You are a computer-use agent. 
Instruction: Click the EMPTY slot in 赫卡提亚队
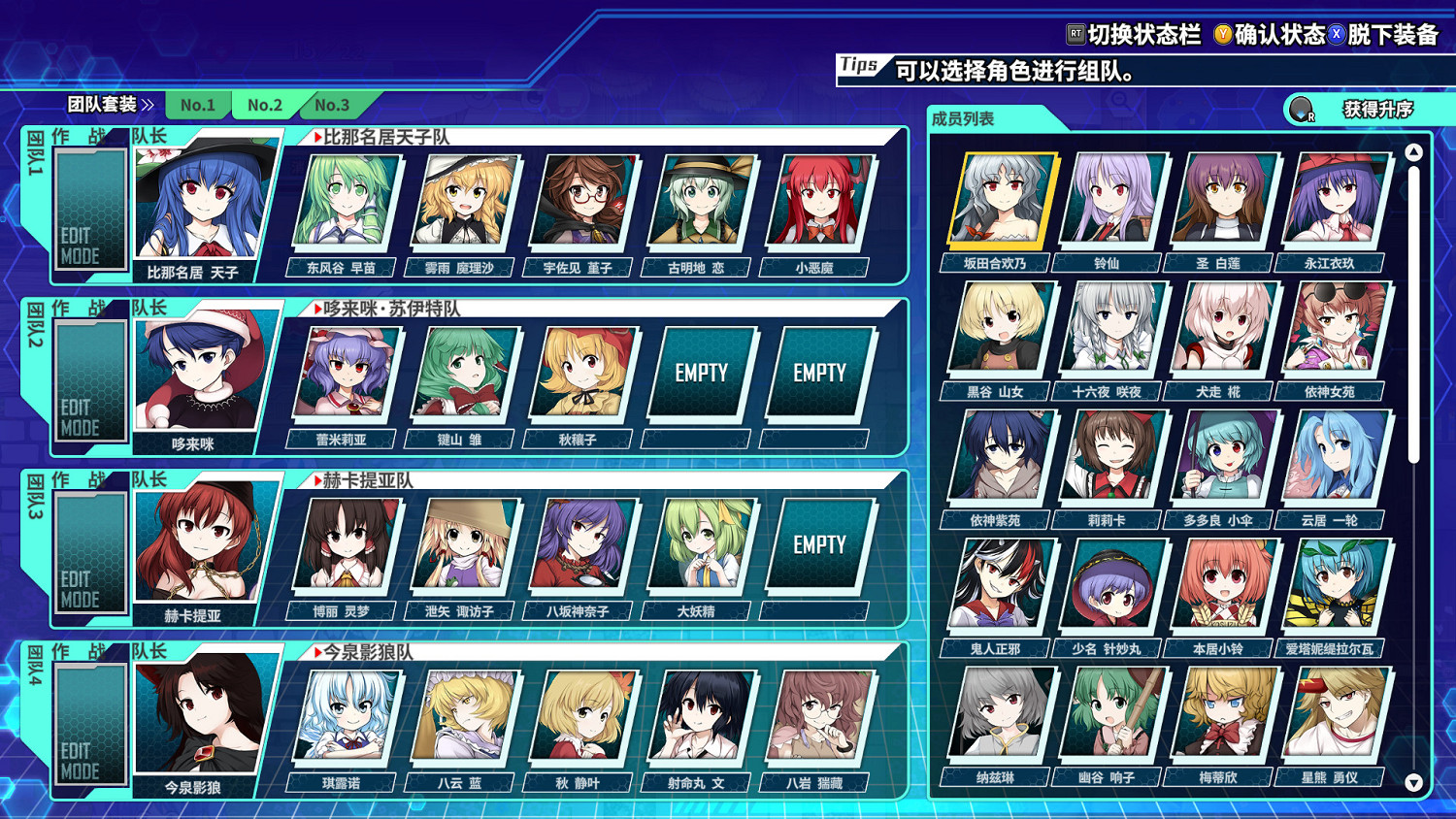coord(819,544)
